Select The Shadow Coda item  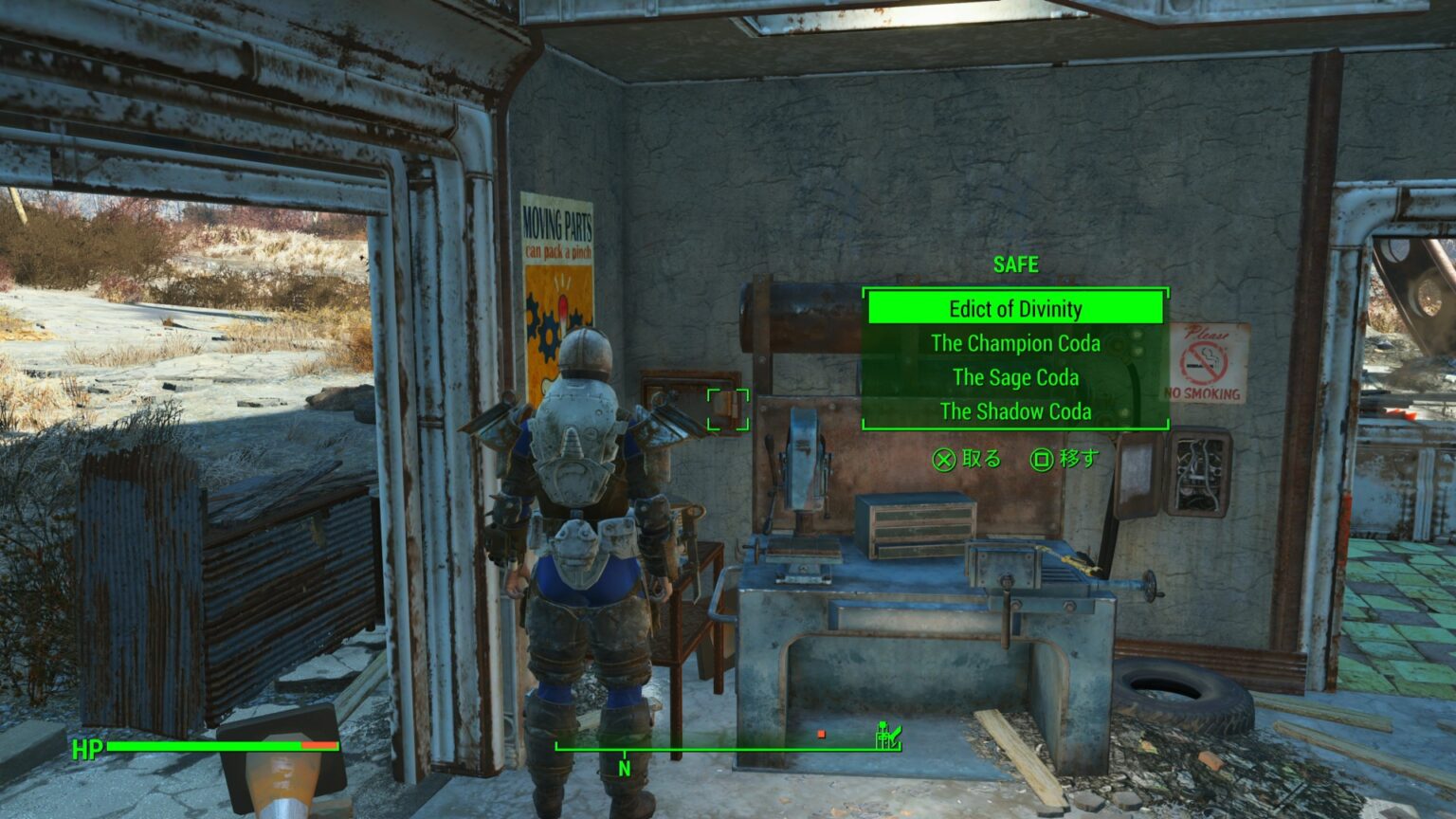pyautogui.click(x=1015, y=411)
